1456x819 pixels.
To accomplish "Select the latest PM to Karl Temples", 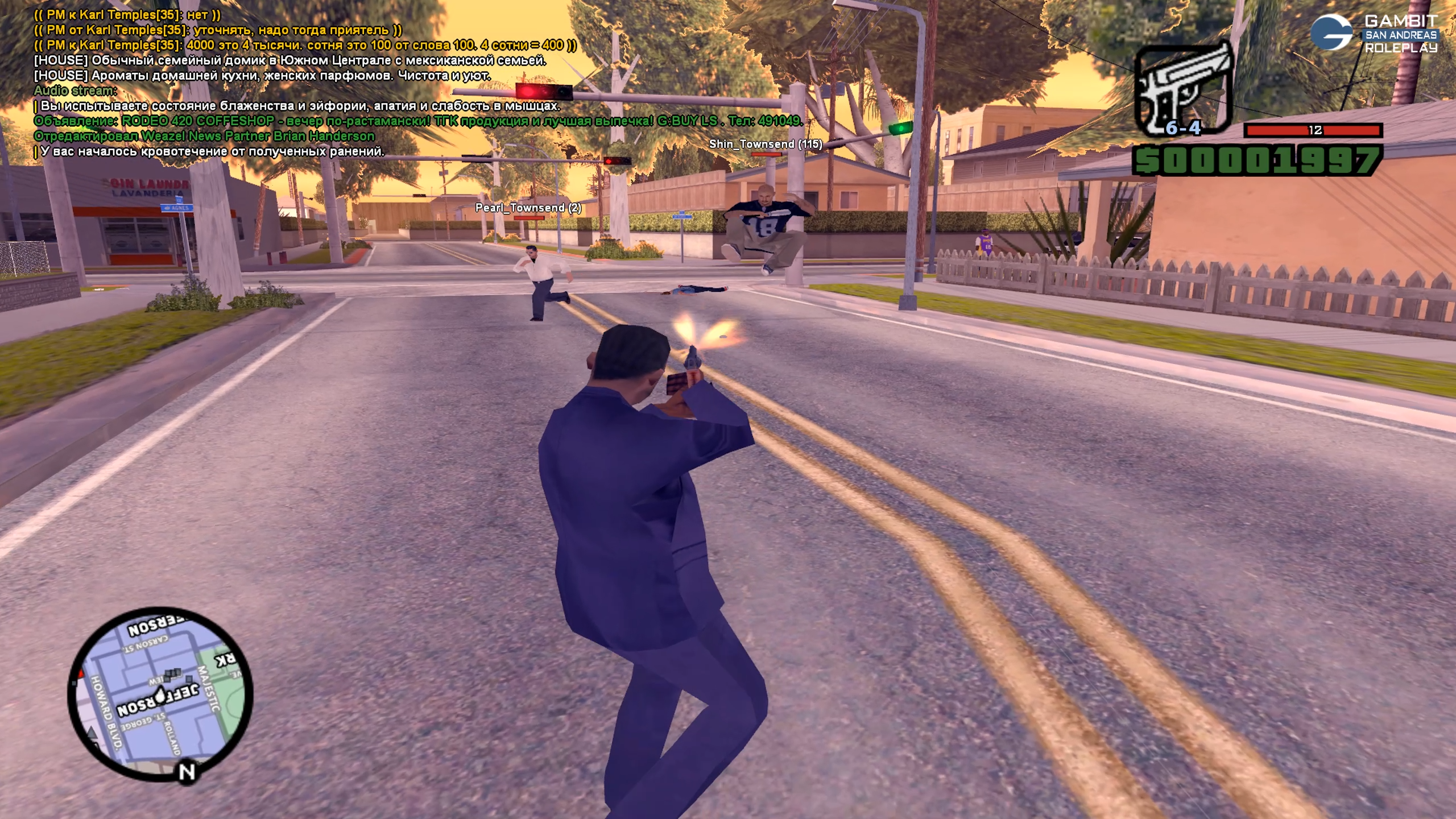I will point(305,45).
